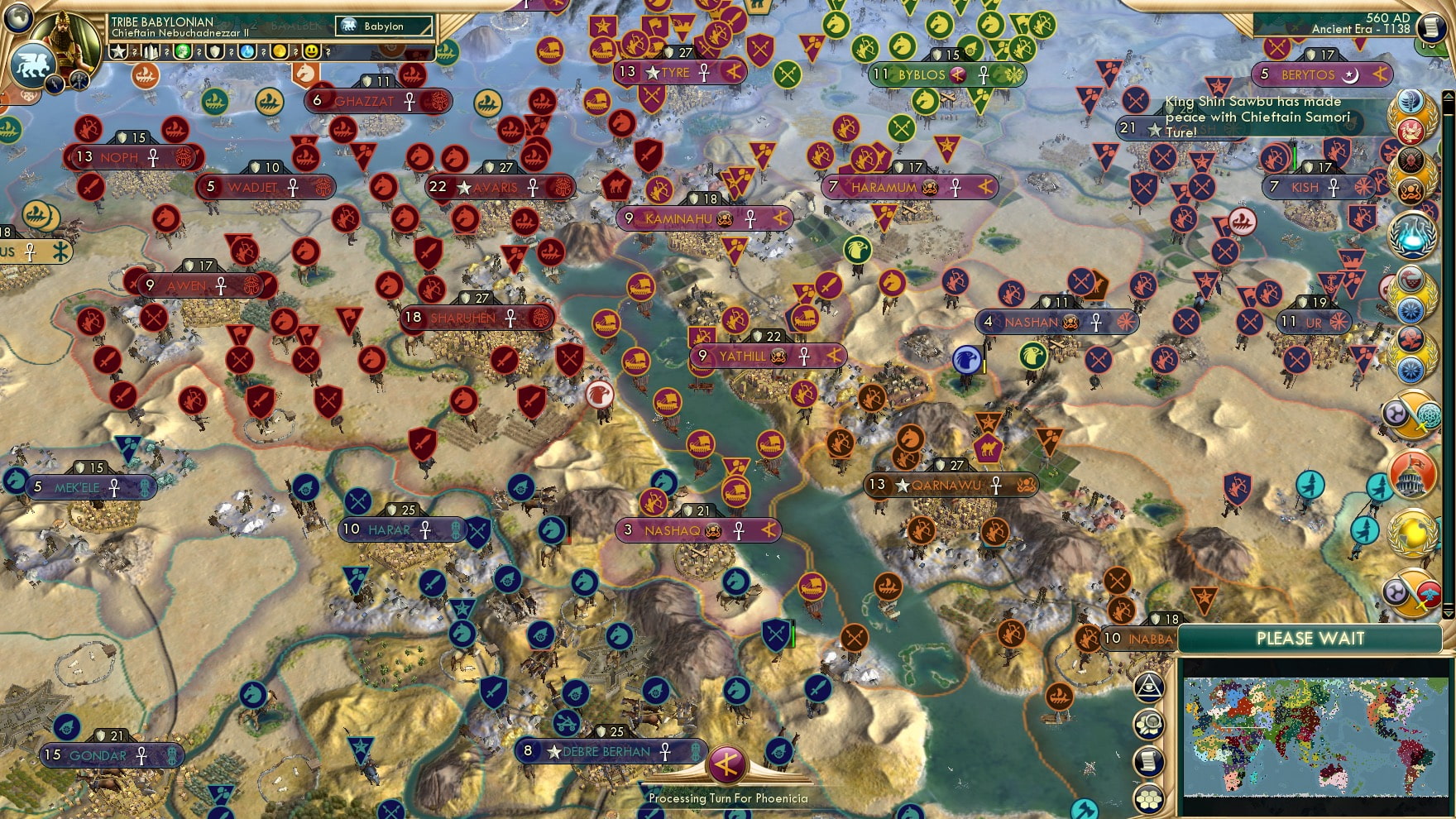The image size is (1456, 819).
Task: Open the Babylon civilization dropdown
Action: point(385,26)
